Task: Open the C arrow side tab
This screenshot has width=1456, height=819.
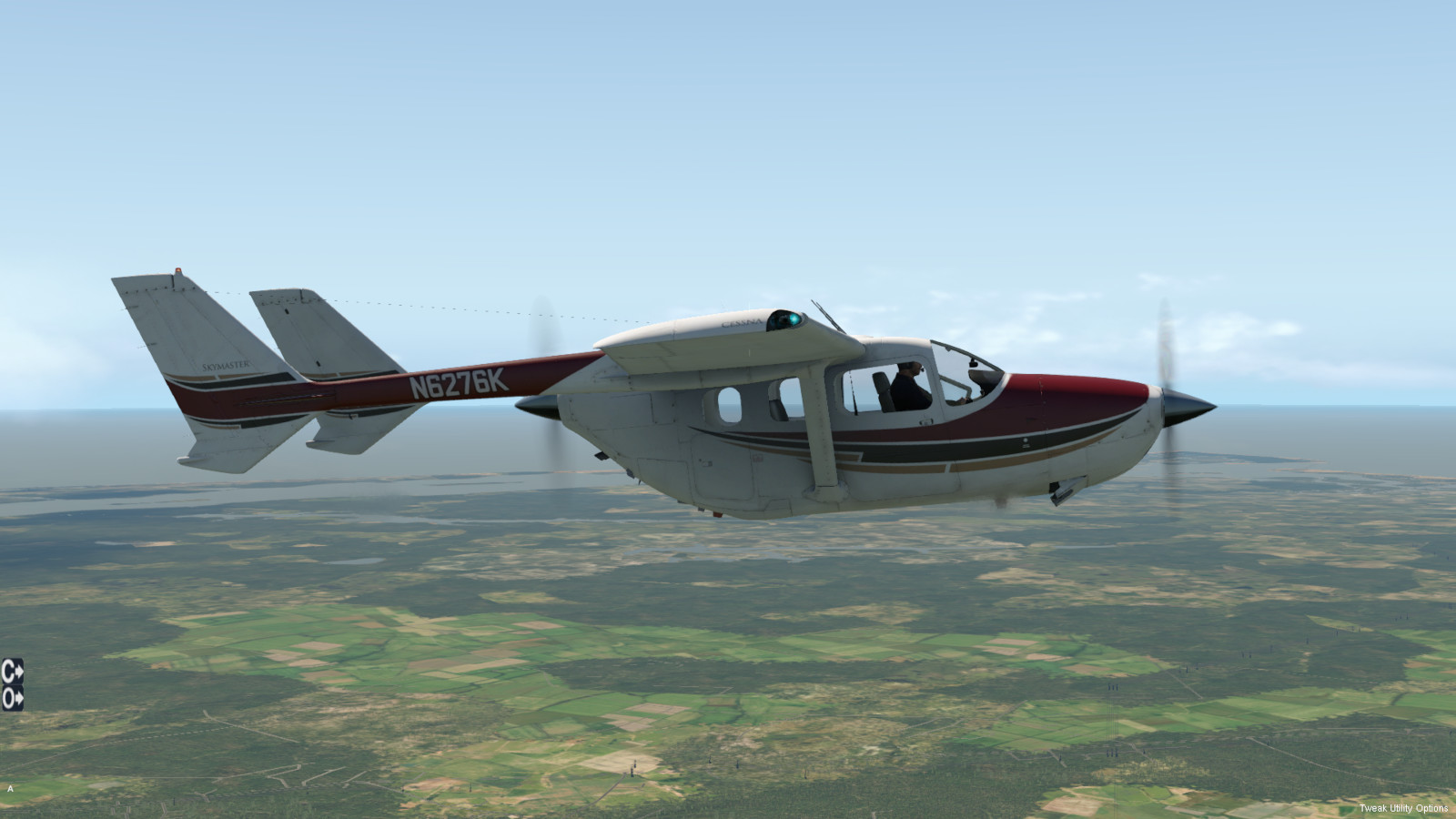Action: (x=12, y=672)
